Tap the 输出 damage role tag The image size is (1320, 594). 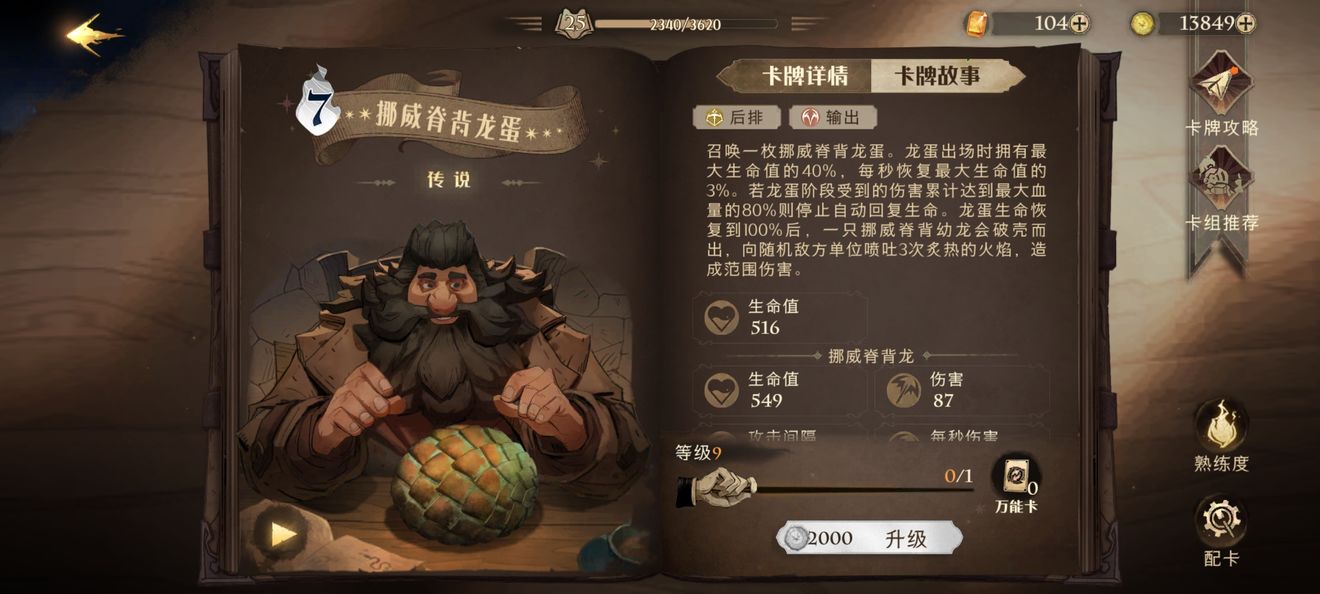(832, 118)
